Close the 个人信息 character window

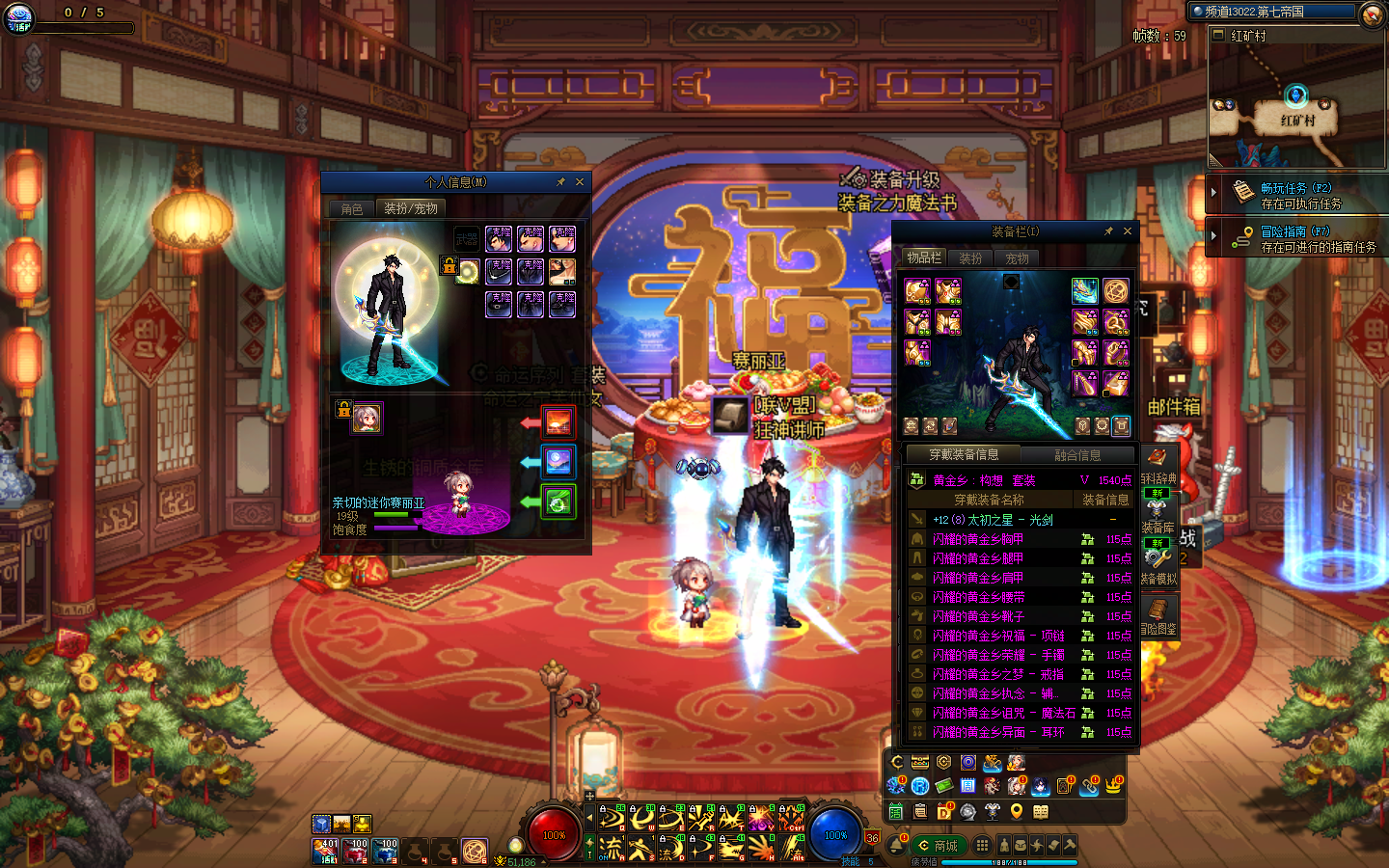tap(580, 181)
